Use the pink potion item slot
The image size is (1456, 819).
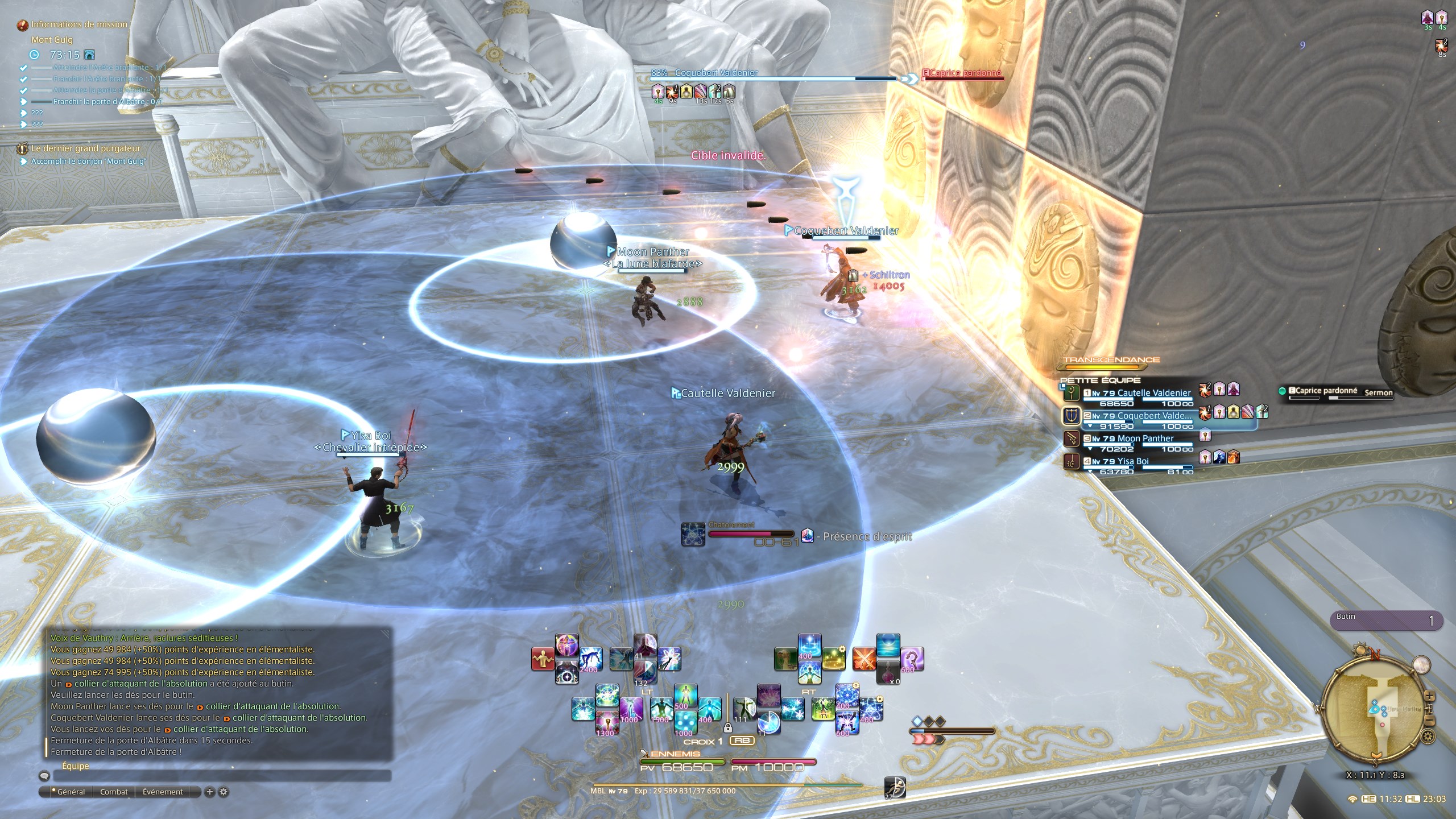(888, 672)
